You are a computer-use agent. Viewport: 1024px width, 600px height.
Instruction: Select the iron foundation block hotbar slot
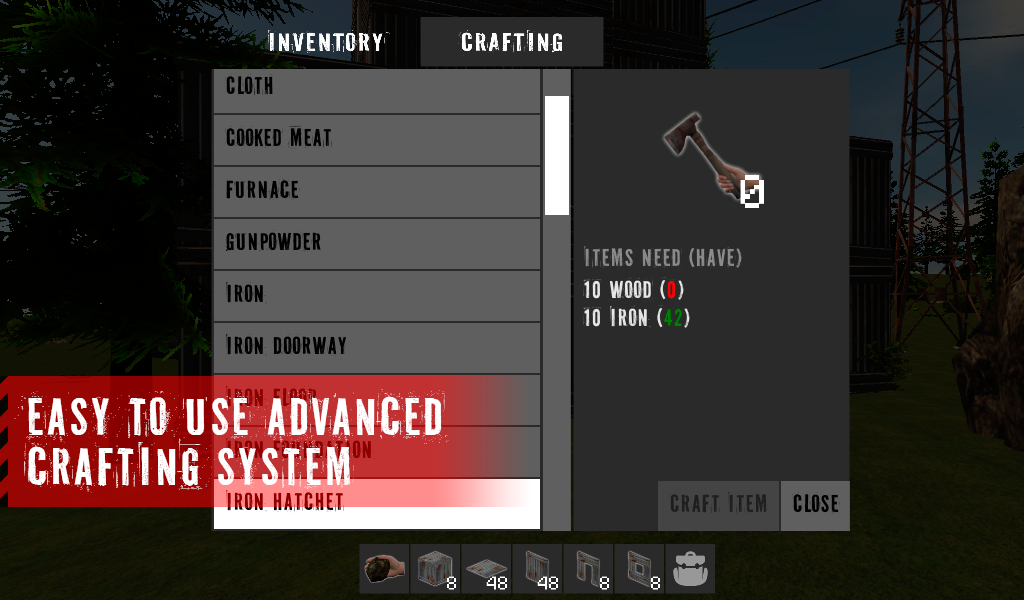tap(435, 569)
